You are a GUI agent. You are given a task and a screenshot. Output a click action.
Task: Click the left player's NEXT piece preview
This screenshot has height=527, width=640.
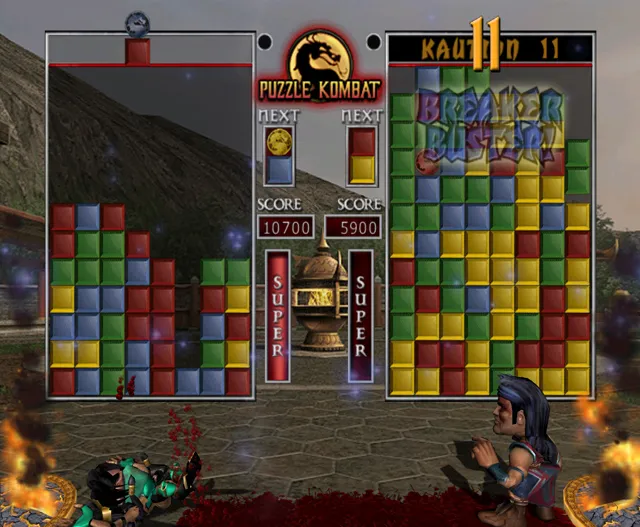(279, 156)
